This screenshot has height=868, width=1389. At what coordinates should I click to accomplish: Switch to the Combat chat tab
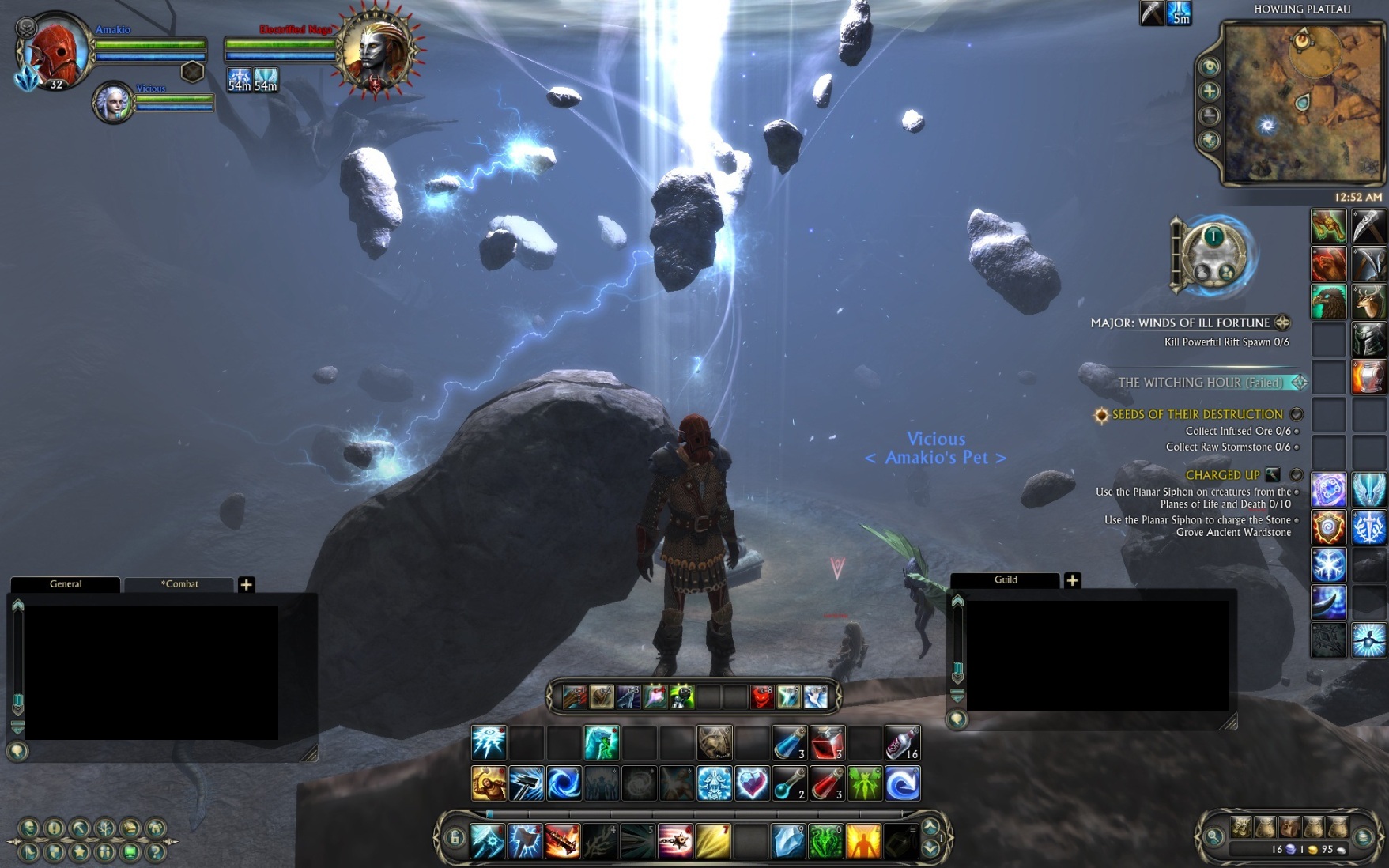179,584
